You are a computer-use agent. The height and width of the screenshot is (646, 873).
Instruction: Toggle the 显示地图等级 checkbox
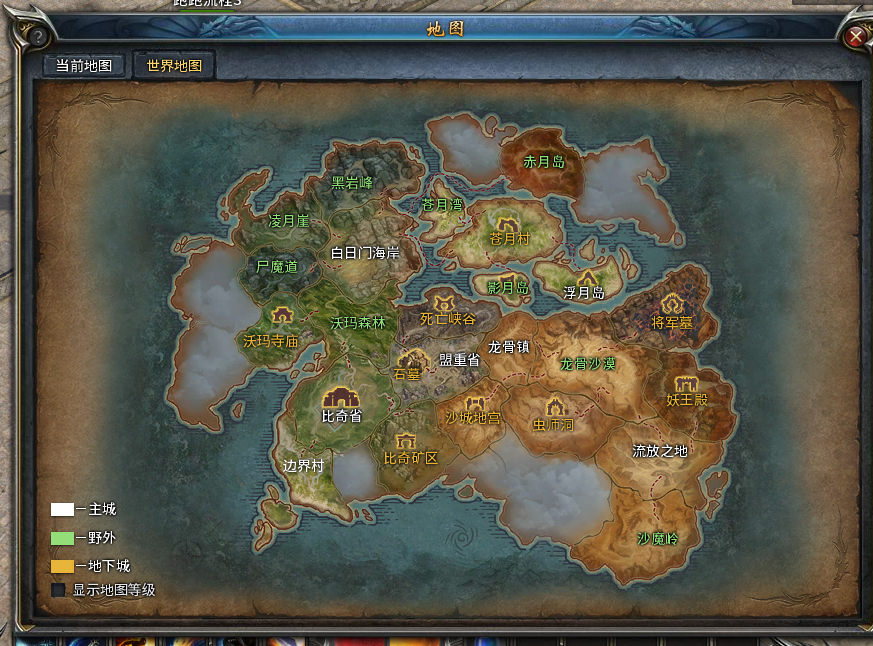58,590
